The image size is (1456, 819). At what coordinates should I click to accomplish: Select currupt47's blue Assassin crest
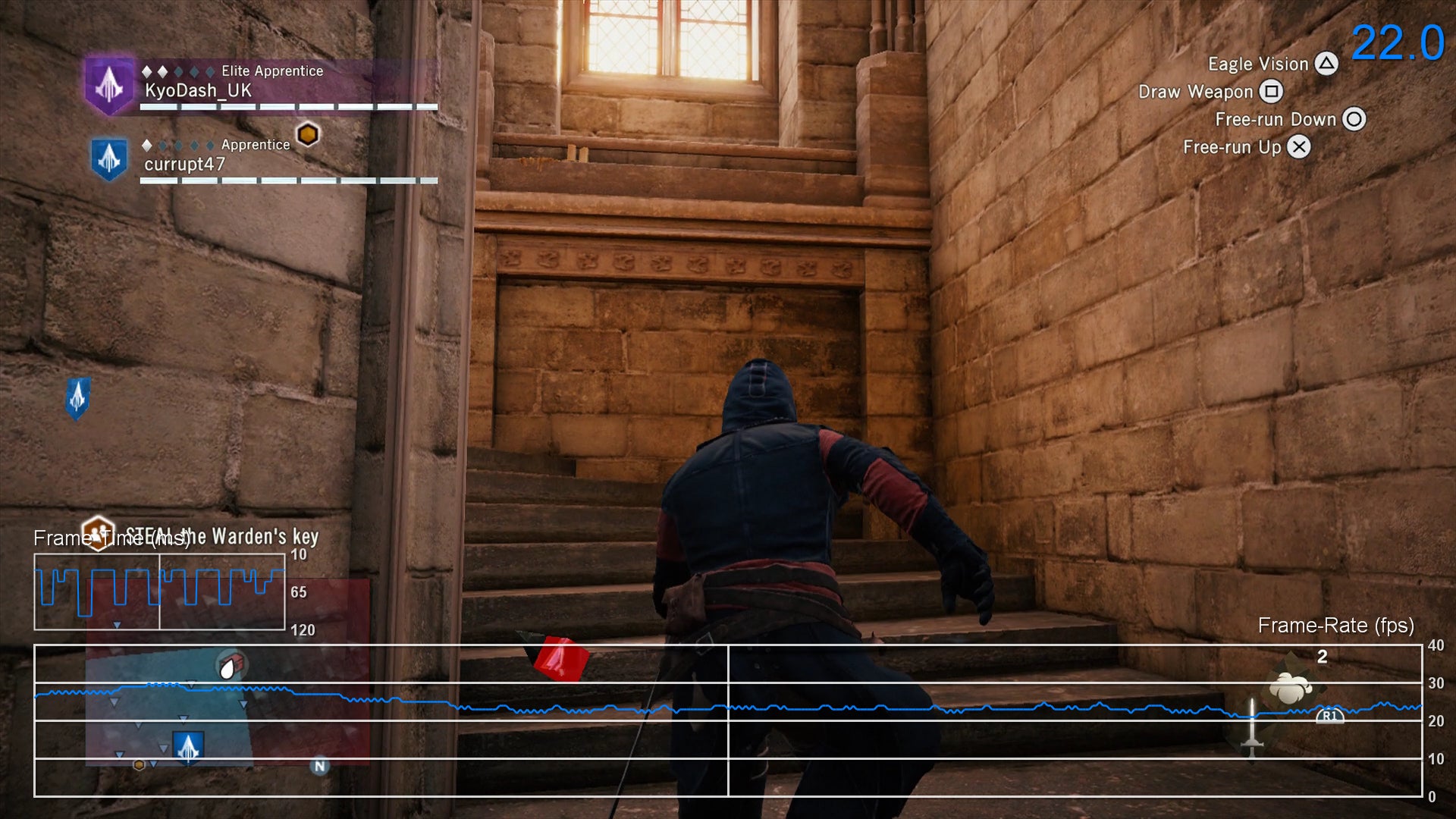coord(109,159)
